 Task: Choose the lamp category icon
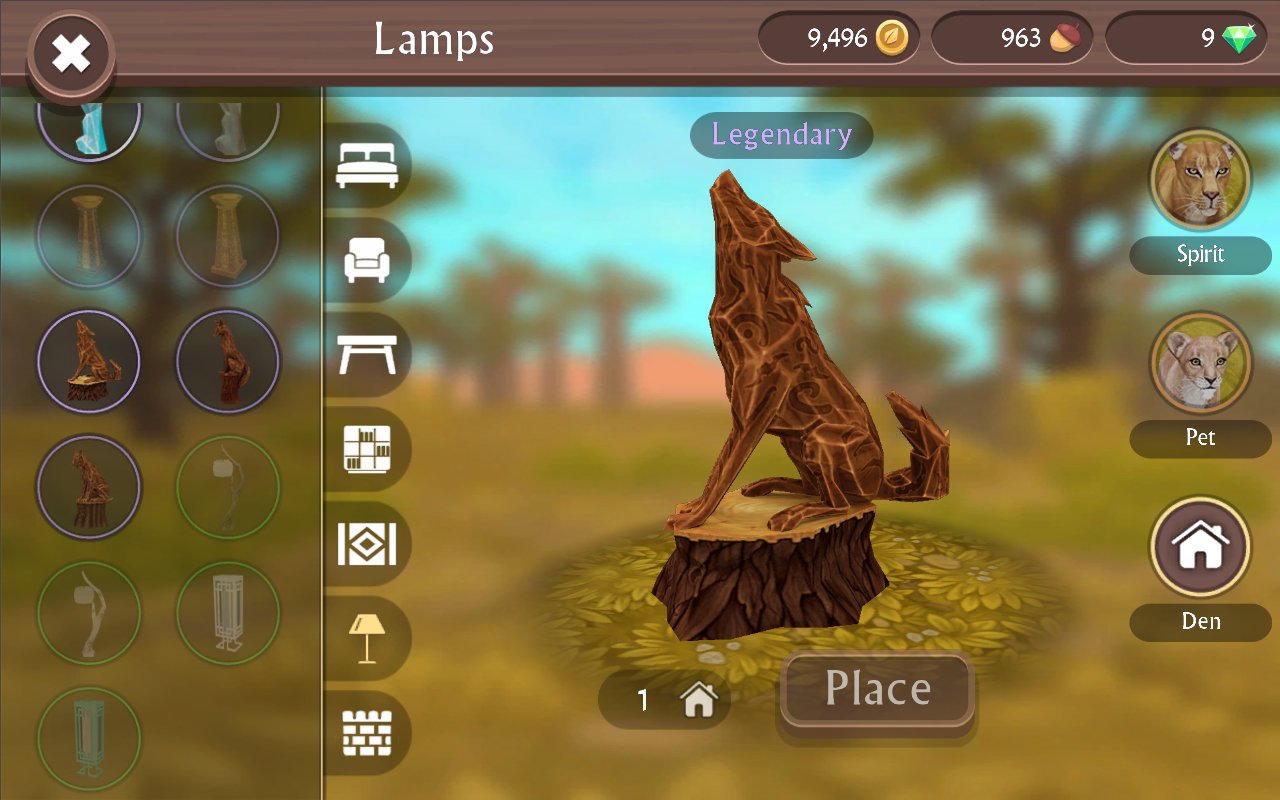[367, 639]
